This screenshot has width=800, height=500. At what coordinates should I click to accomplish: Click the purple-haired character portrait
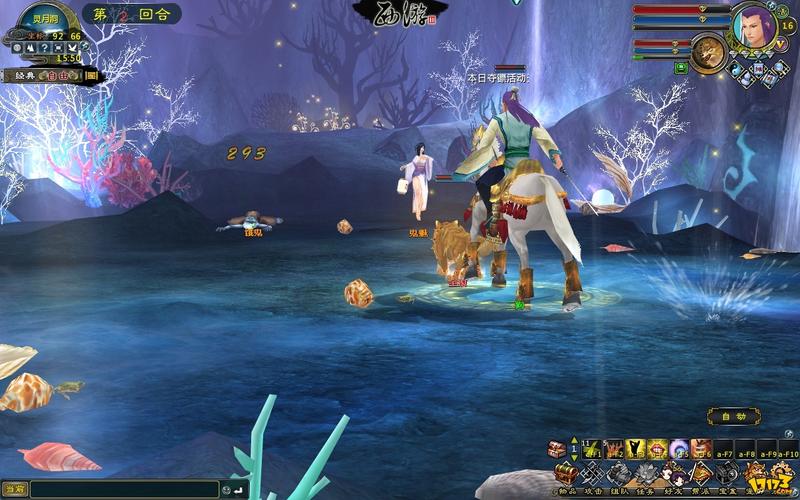754,26
